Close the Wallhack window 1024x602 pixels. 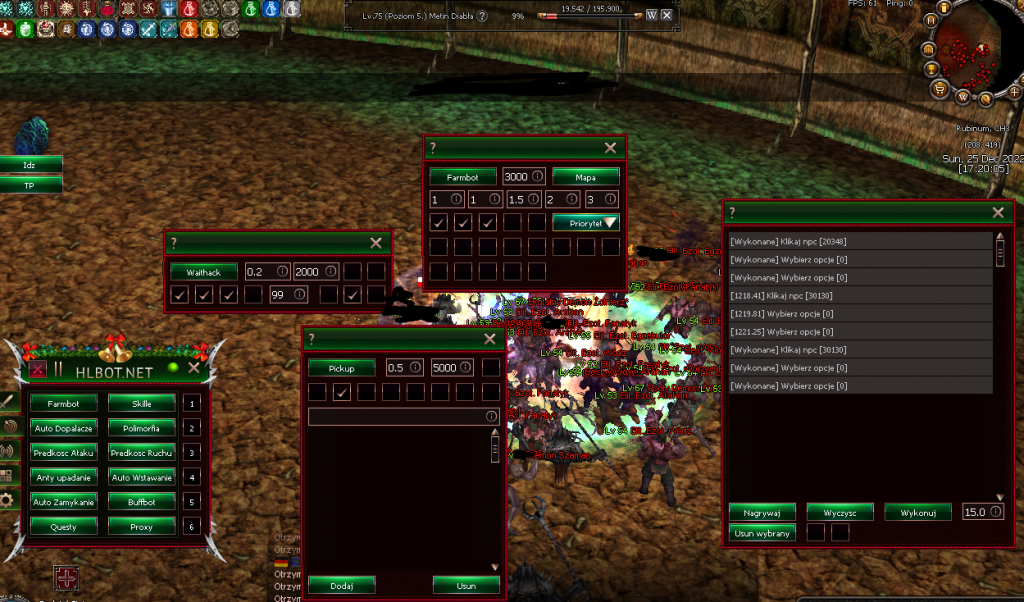(376, 243)
